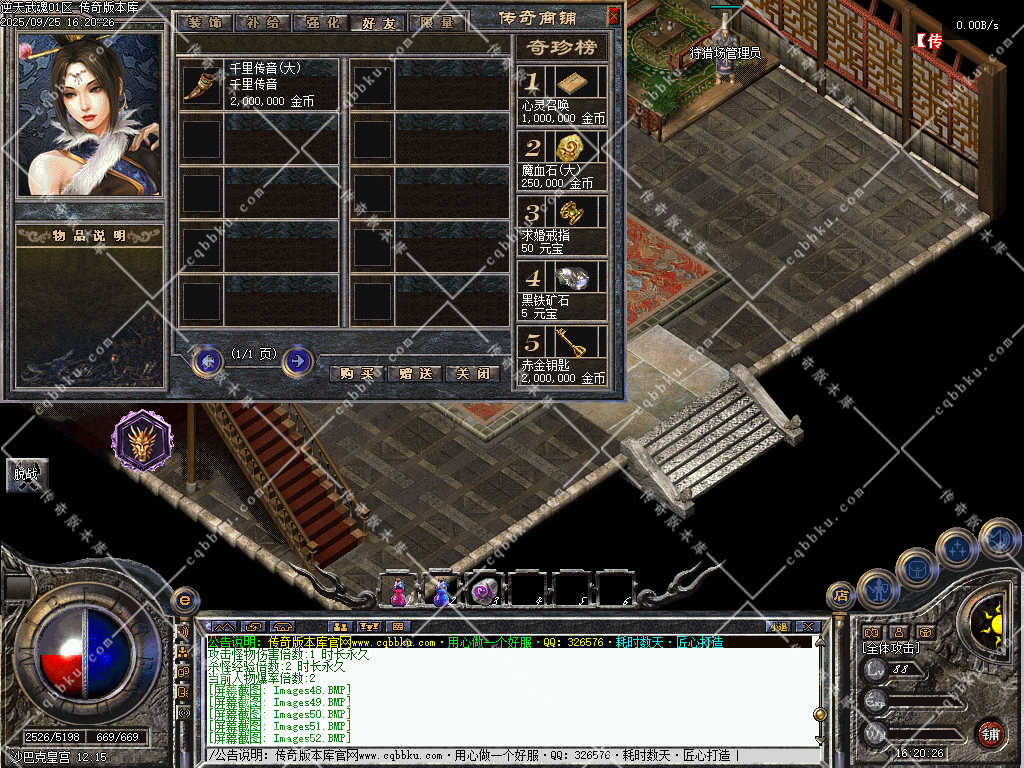Switch to the 装饰 shop tab
Image resolution: width=1024 pixels, height=768 pixels.
click(205, 21)
